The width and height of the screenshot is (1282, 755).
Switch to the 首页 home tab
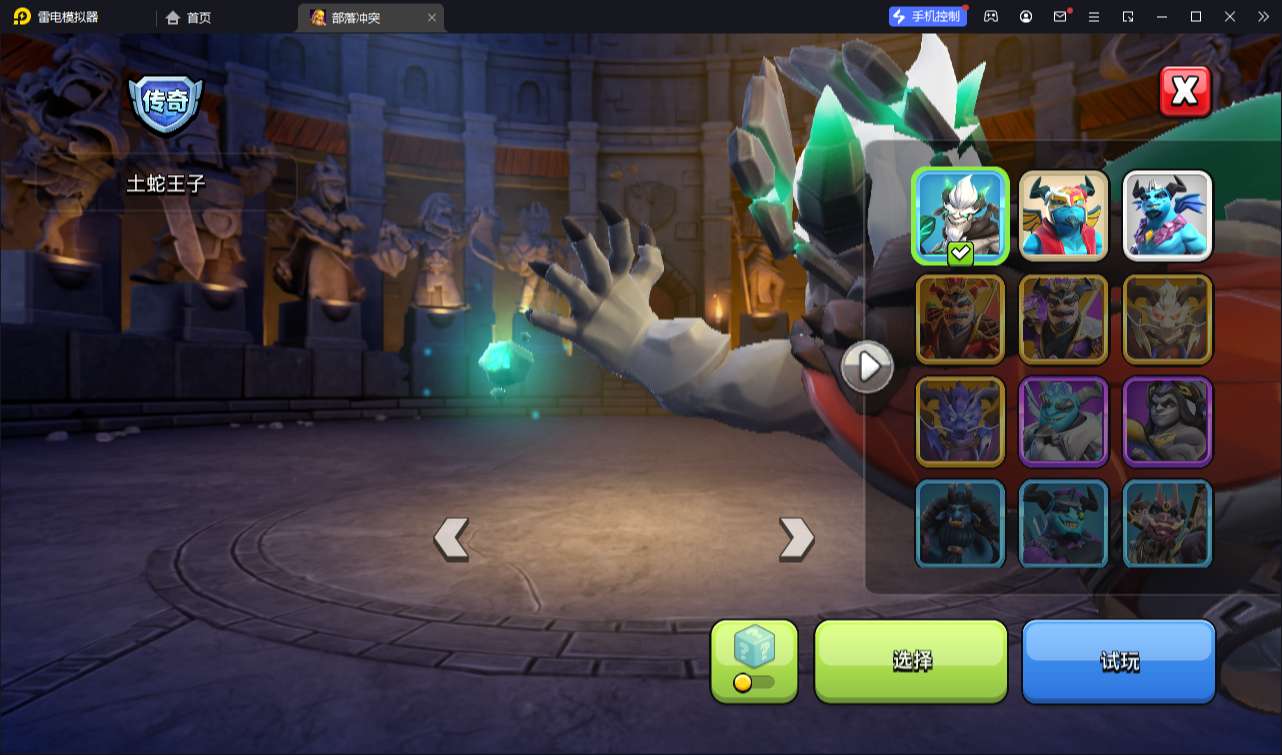pos(189,17)
